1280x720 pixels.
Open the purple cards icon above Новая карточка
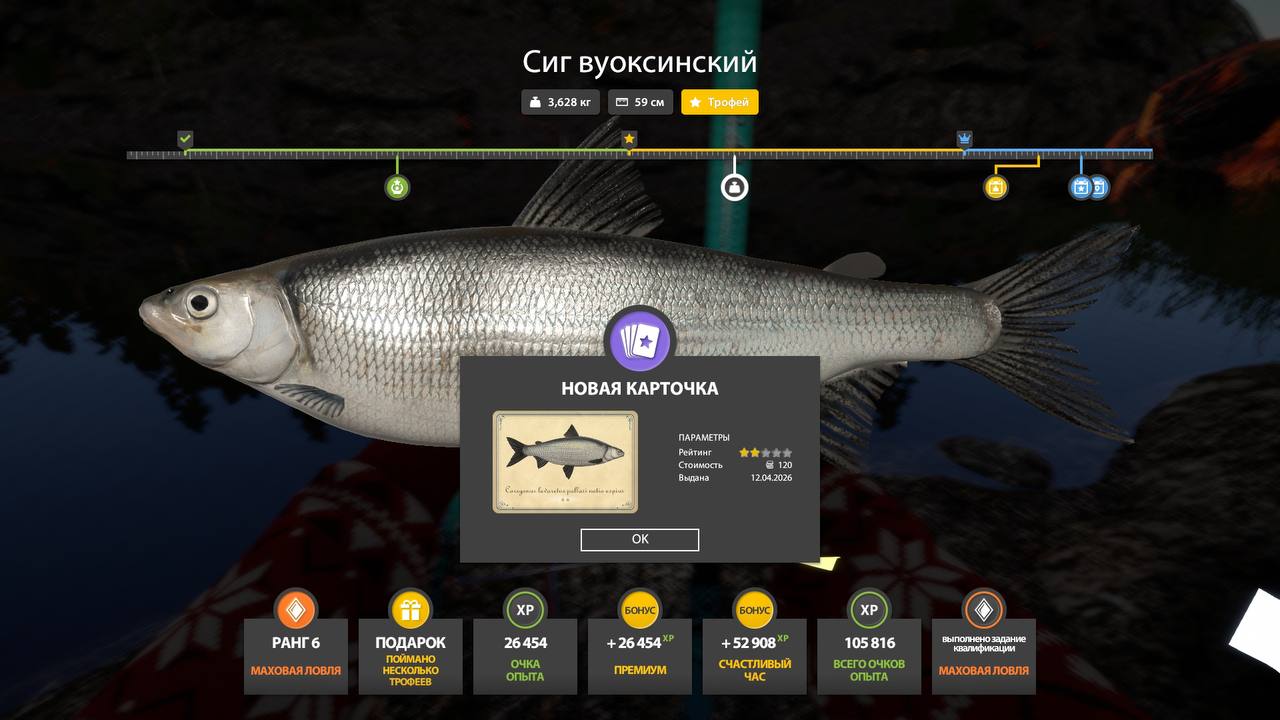(x=640, y=340)
